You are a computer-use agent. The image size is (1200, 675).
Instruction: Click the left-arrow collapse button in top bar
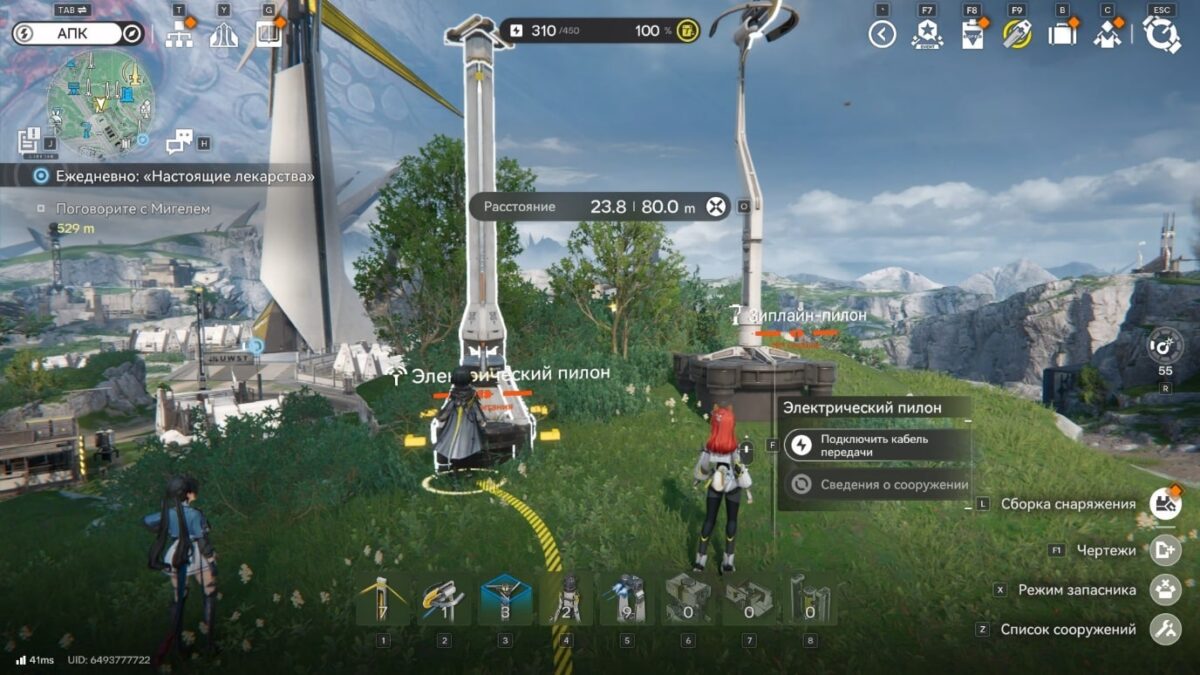click(881, 35)
